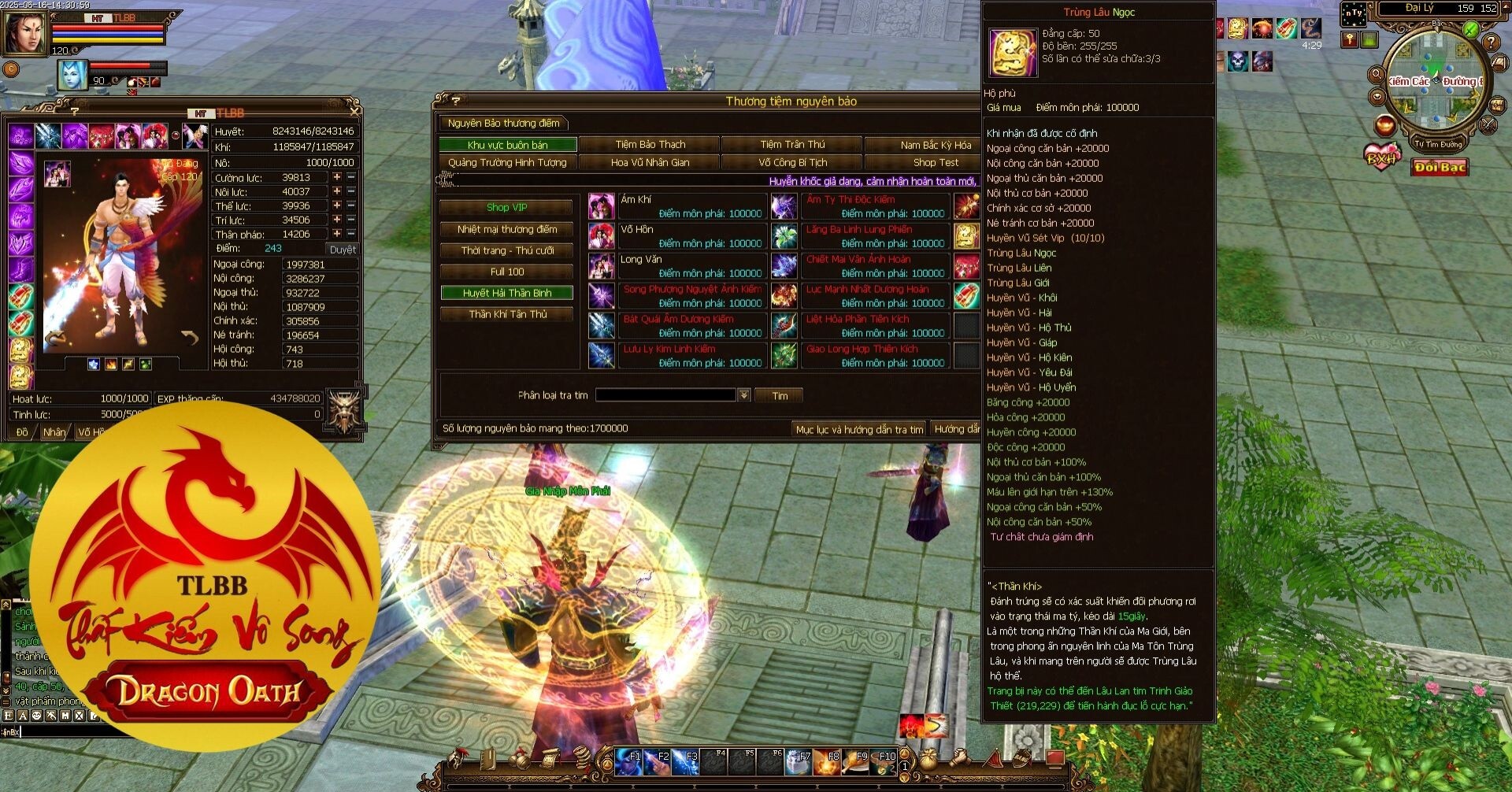This screenshot has height=792, width=1512.
Task: Open the Phân loại tra tìm dropdown
Action: pyautogui.click(x=744, y=395)
